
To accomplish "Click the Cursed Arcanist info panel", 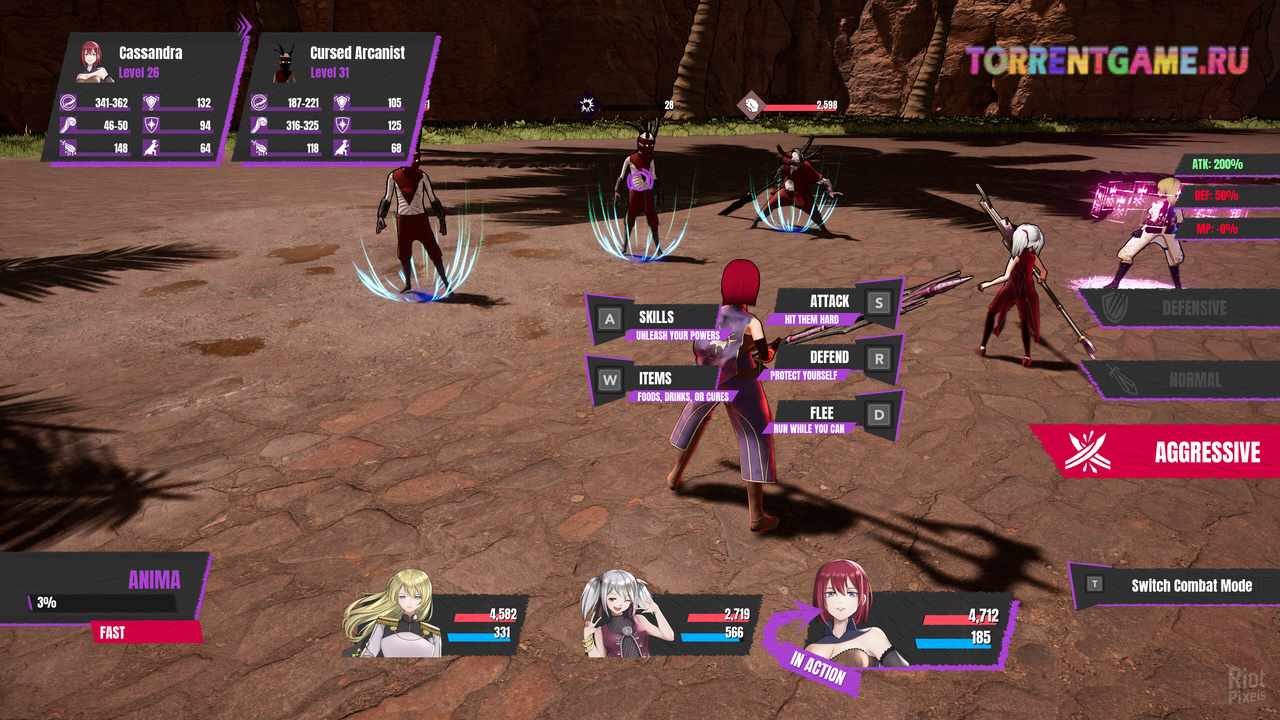I will tap(336, 97).
